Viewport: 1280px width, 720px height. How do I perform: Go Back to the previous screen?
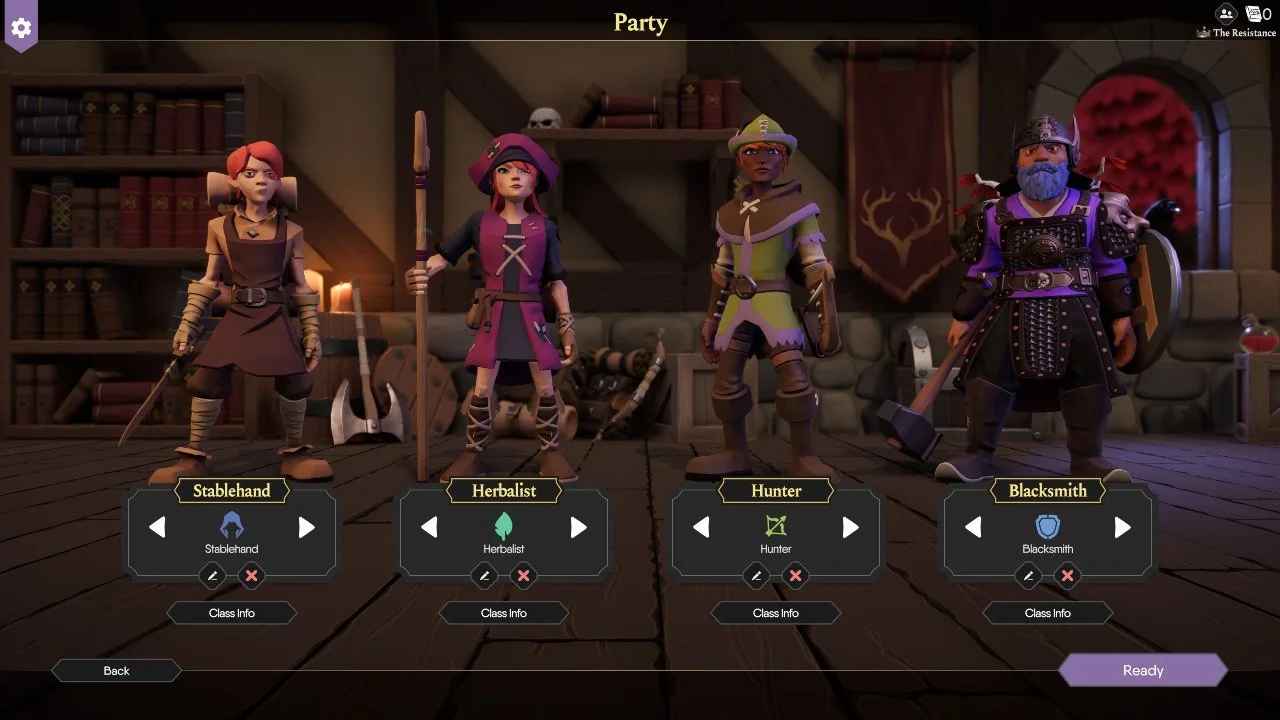[116, 671]
